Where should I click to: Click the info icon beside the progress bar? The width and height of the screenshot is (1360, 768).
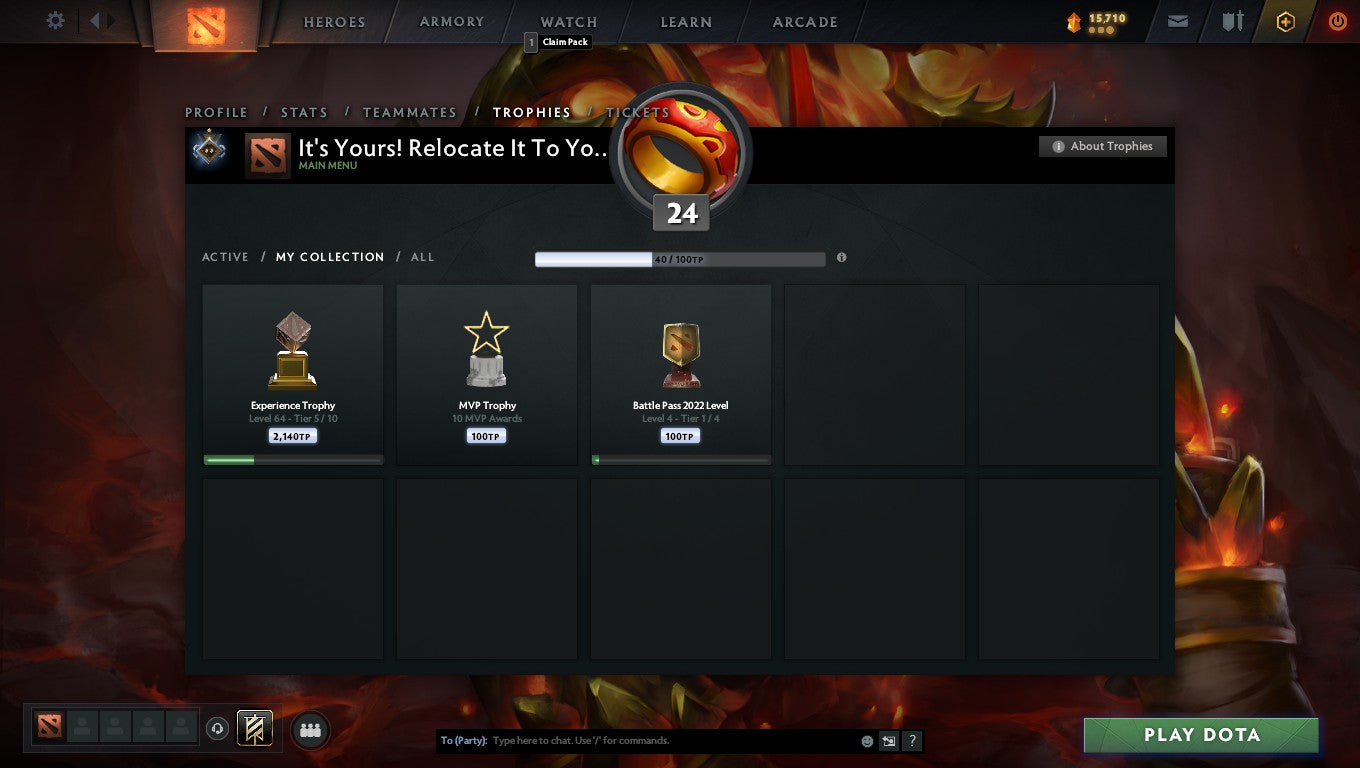[x=841, y=257]
